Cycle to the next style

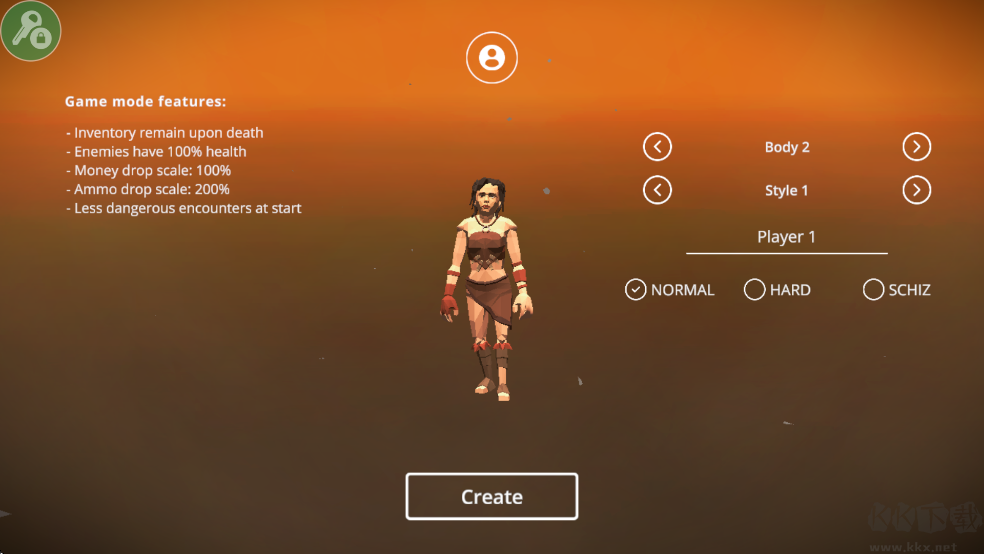click(916, 190)
